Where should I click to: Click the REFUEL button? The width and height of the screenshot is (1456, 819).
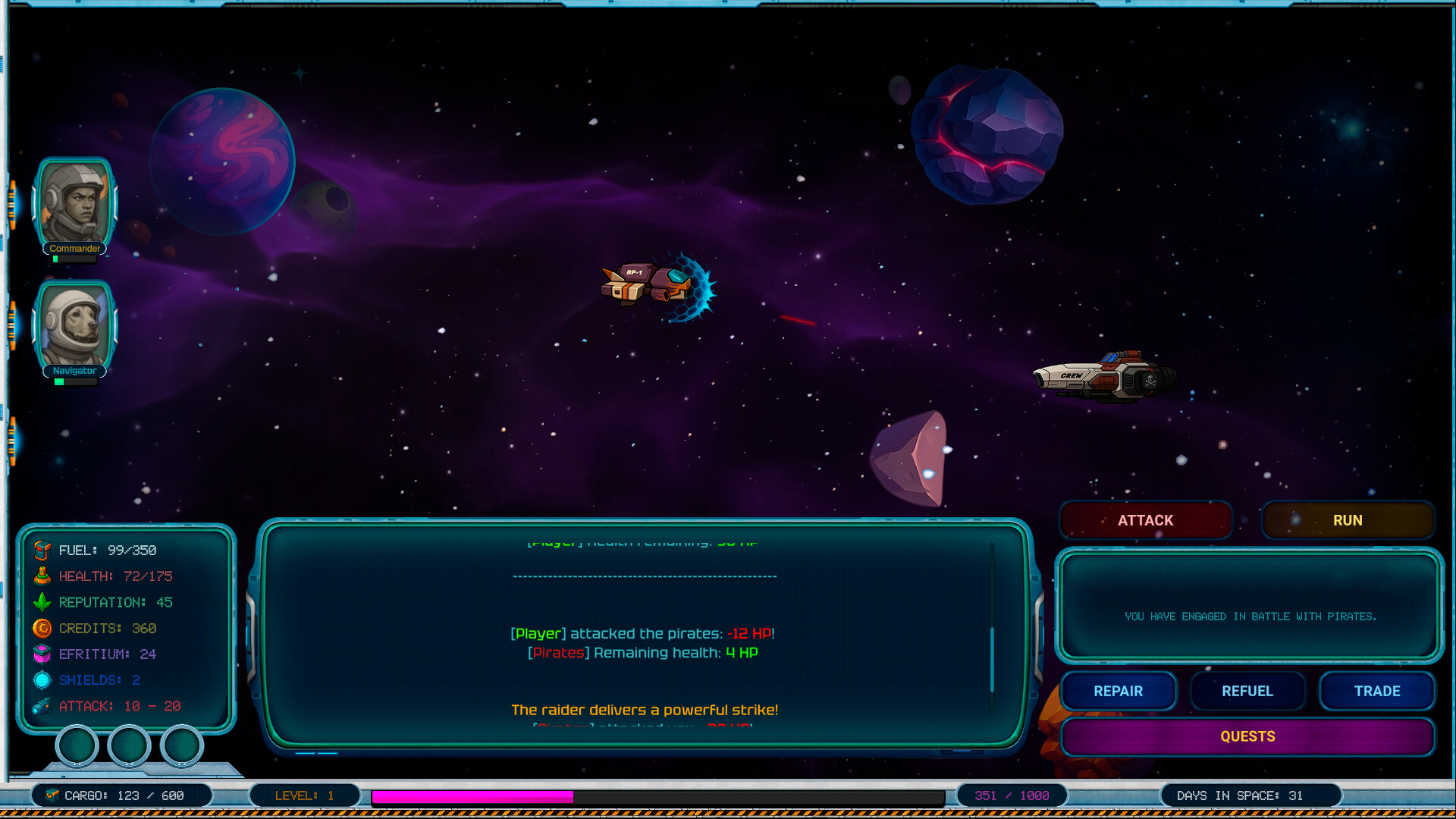(x=1247, y=691)
